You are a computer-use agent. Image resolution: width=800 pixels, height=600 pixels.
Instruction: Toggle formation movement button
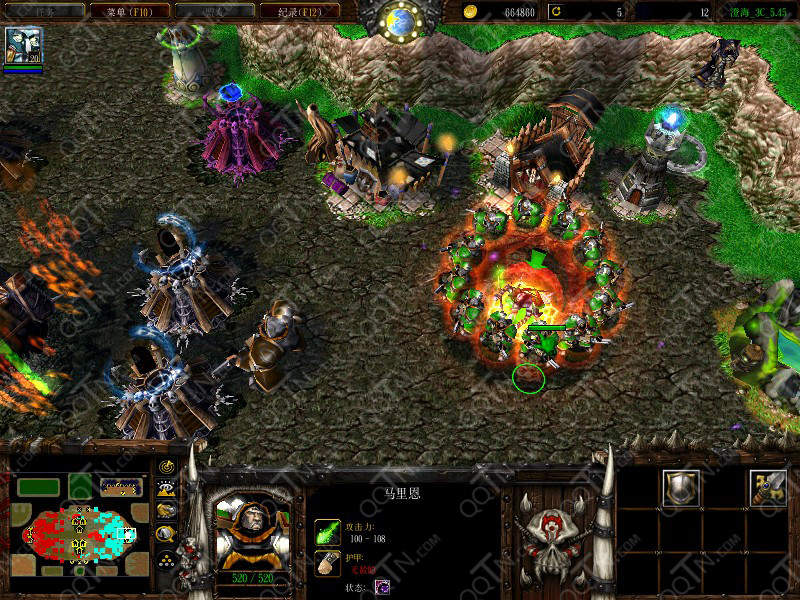pos(167,558)
